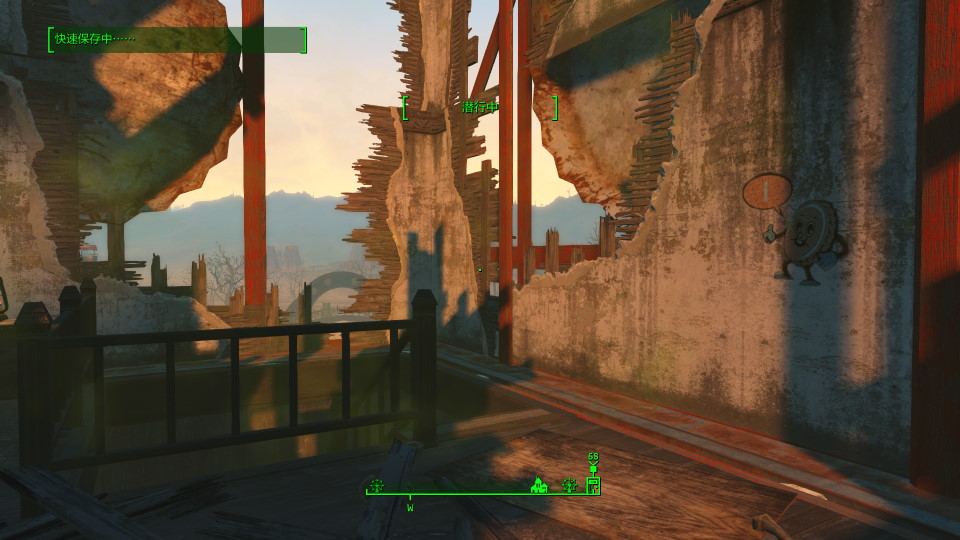The height and width of the screenshot is (540, 960).
Task: Click the ferris wheel marker beside the church icon
Action: [570, 486]
